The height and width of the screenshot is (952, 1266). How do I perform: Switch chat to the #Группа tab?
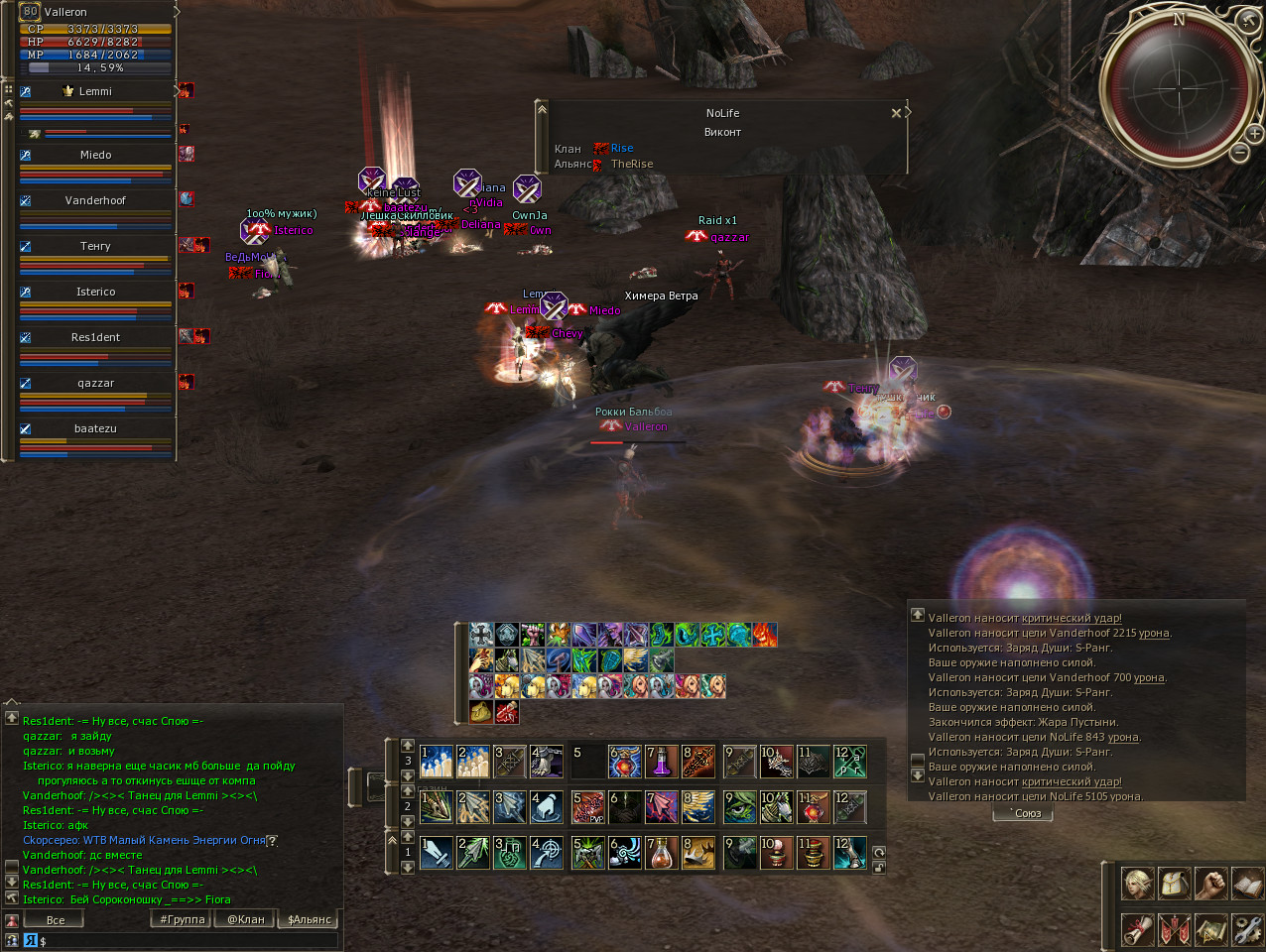(x=183, y=919)
